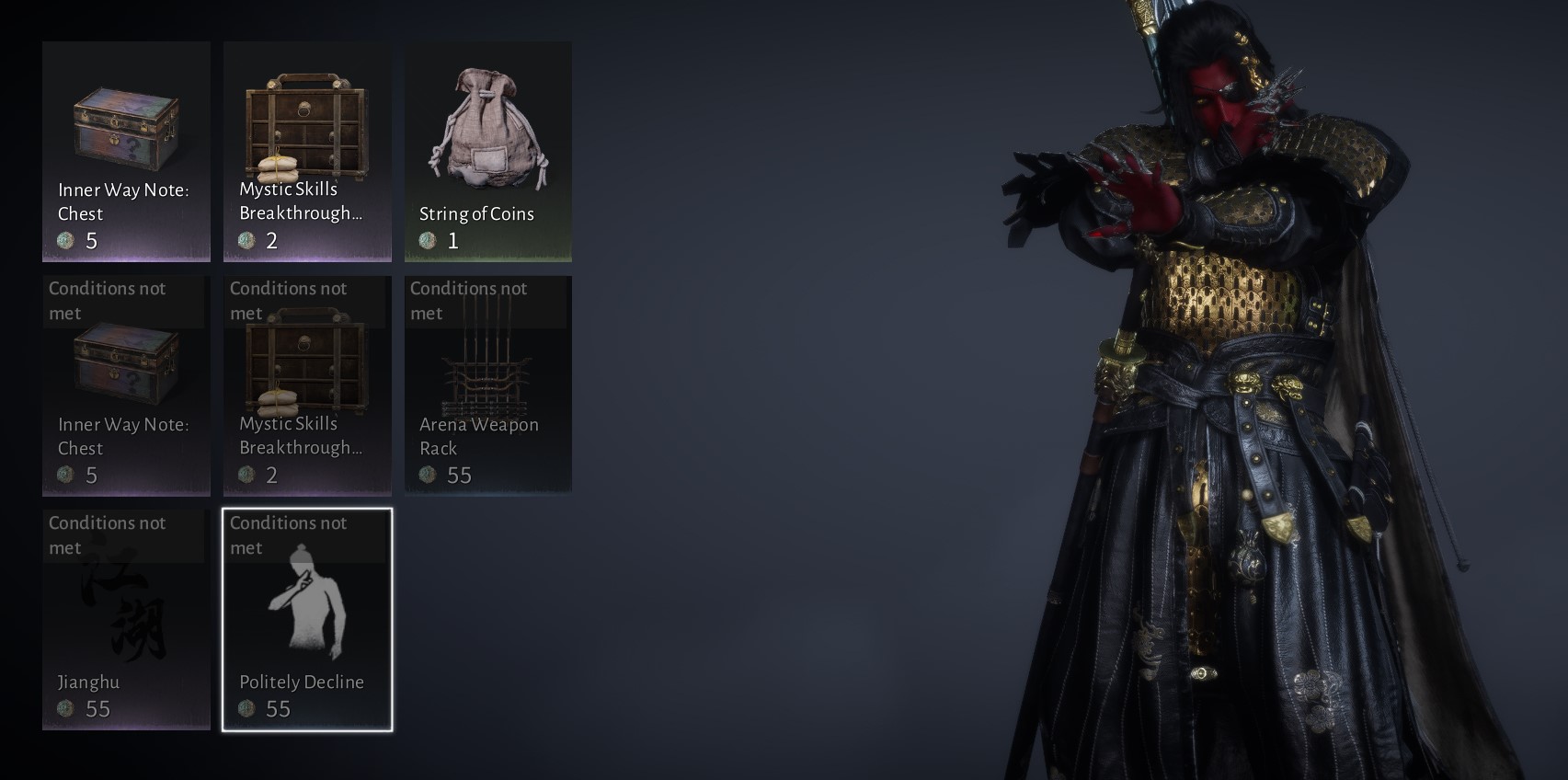Pick the locked Mystic Skills Breakthrough crate

pos(307,386)
